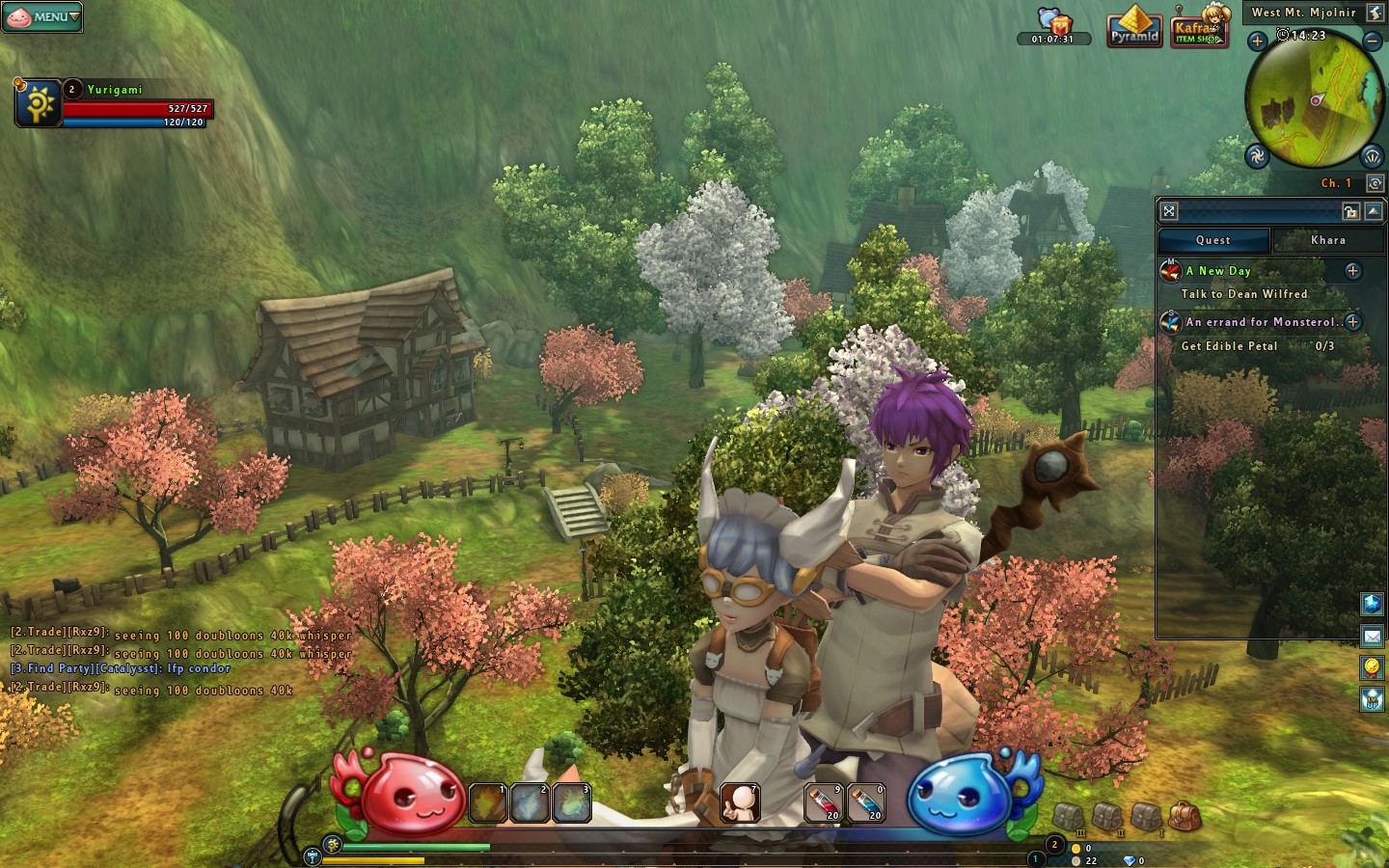Screen dimensions: 1389x868
Task: Click Ch. 1 channel label
Action: pos(1336,182)
